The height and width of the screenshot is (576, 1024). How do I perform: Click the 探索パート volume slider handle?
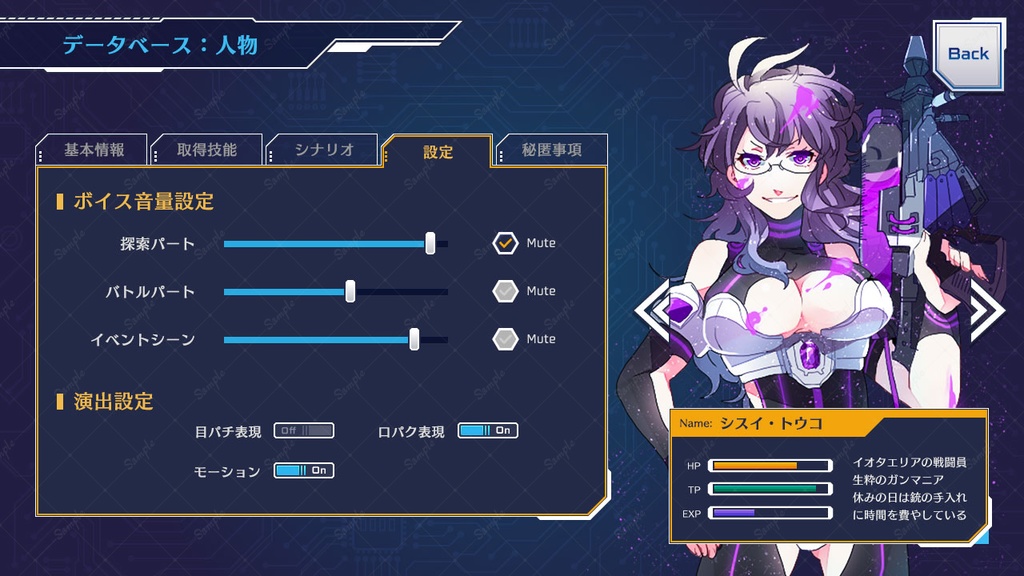(430, 243)
